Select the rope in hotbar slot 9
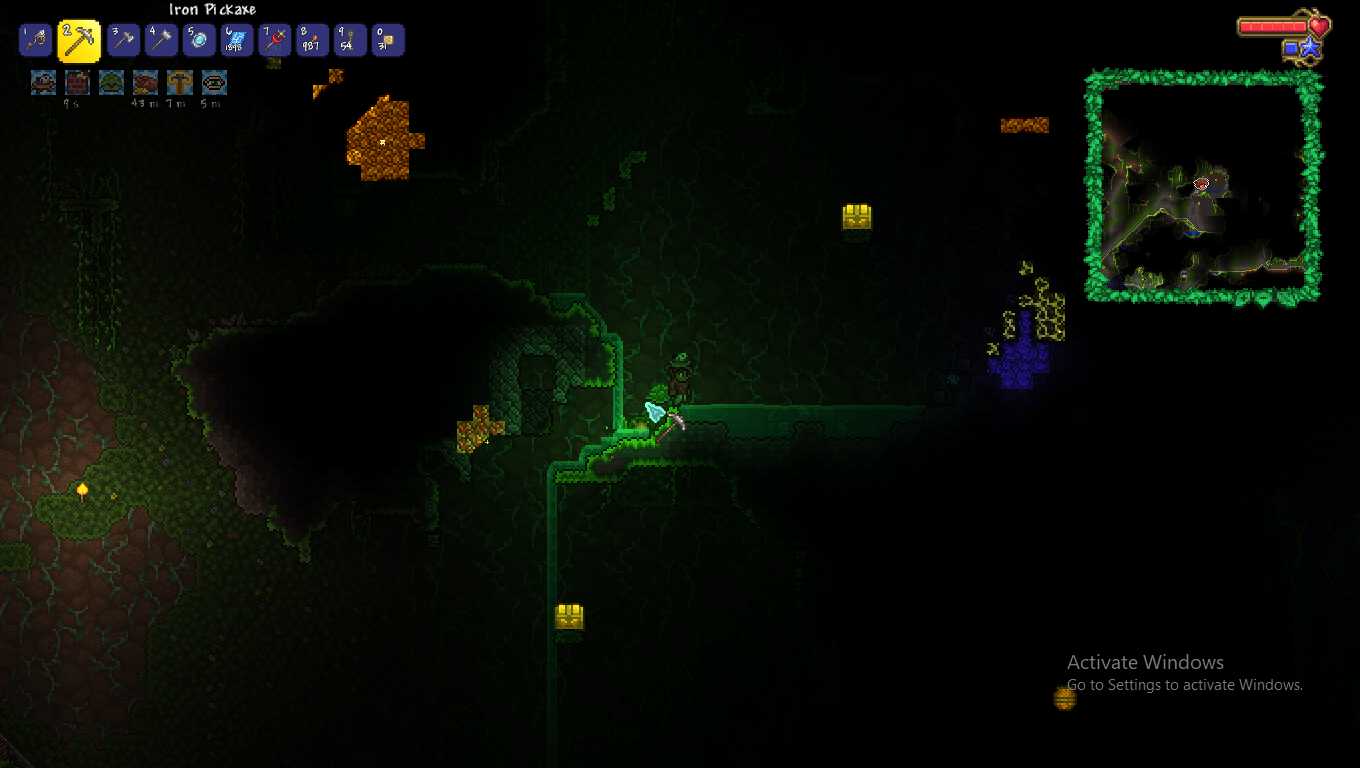1360x768 pixels. (350, 40)
